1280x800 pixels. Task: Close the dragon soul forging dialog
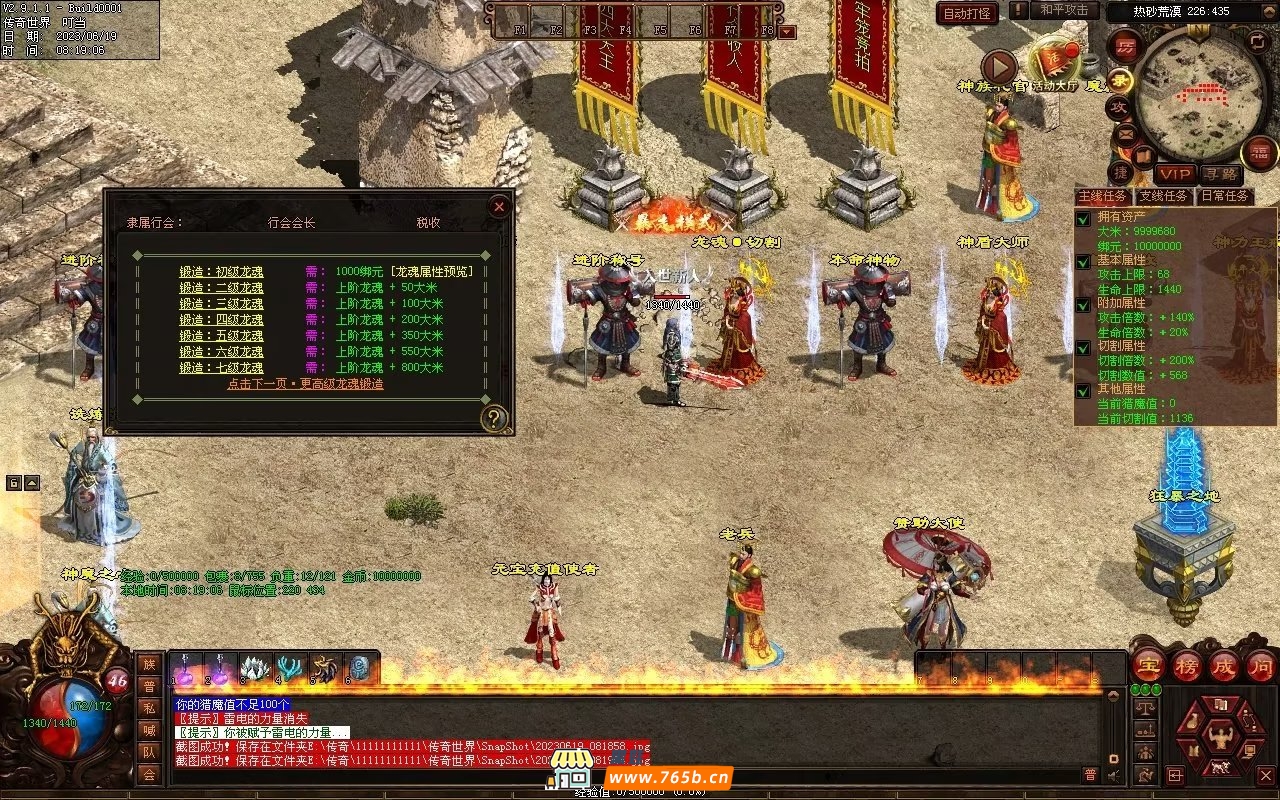[x=499, y=206]
